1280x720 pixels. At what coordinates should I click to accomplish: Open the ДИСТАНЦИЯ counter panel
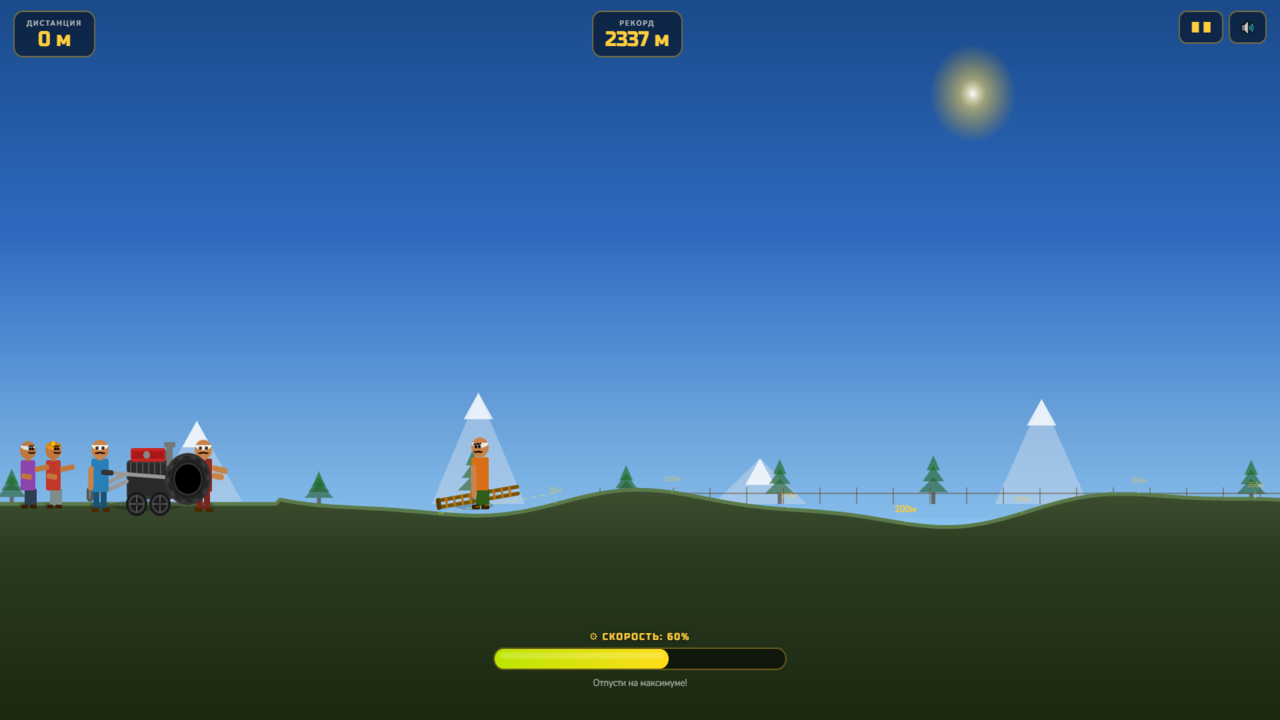coord(54,33)
